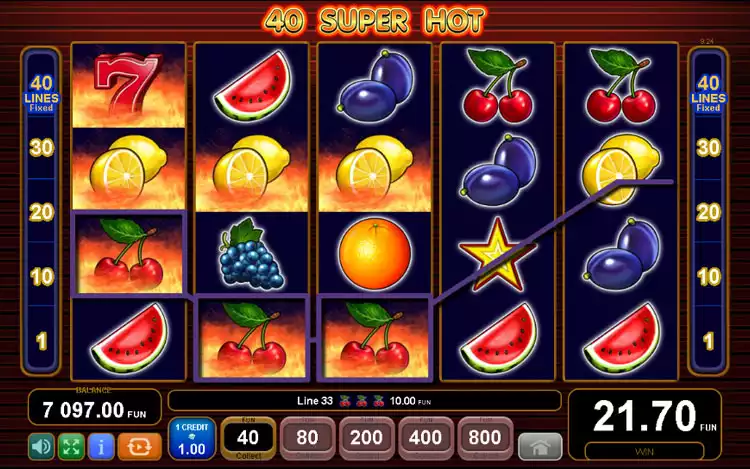Screen dimensions: 750x469
Task: Open the info paytable button
Action: click(100, 444)
